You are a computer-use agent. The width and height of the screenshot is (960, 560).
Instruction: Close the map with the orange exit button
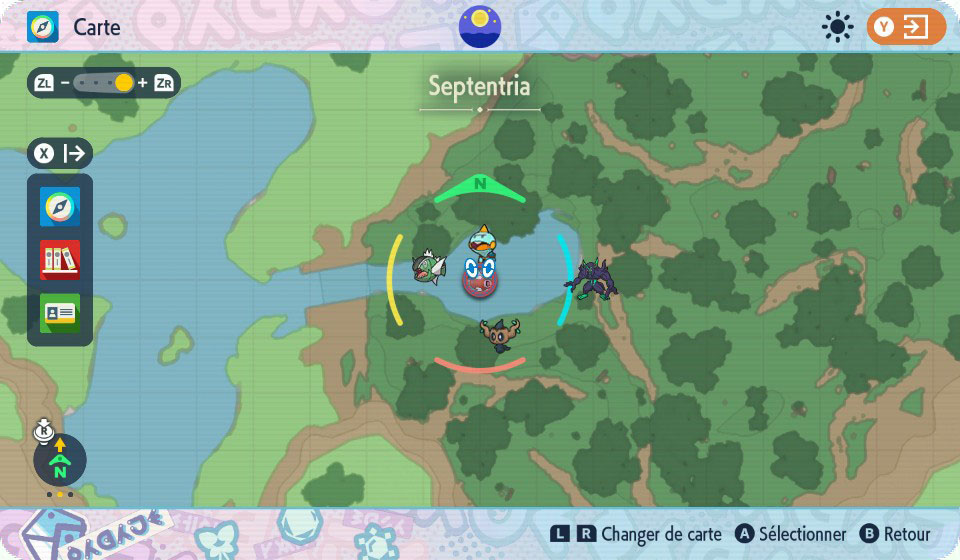click(906, 27)
